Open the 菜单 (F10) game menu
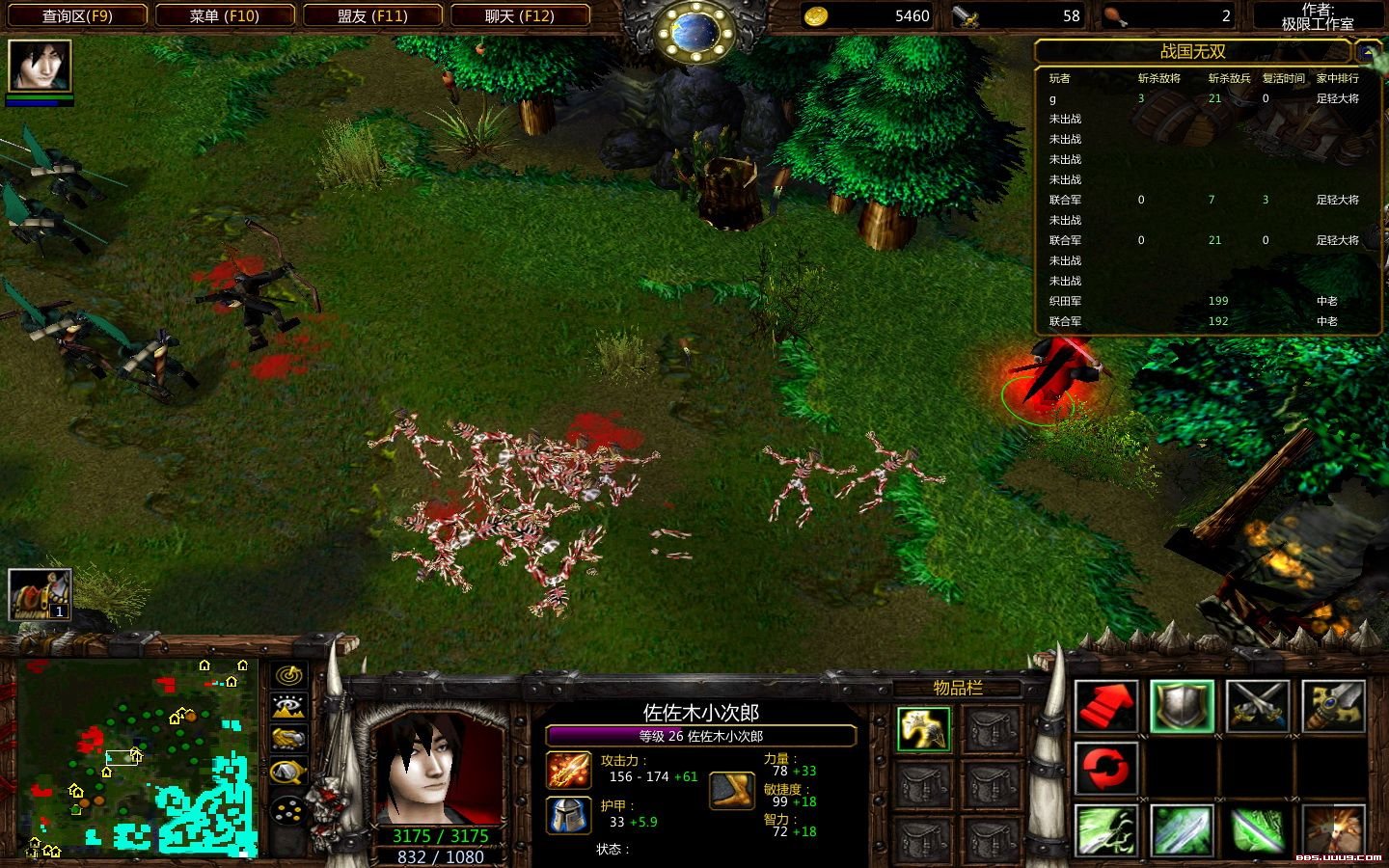This screenshot has width=1389, height=868. [x=224, y=15]
